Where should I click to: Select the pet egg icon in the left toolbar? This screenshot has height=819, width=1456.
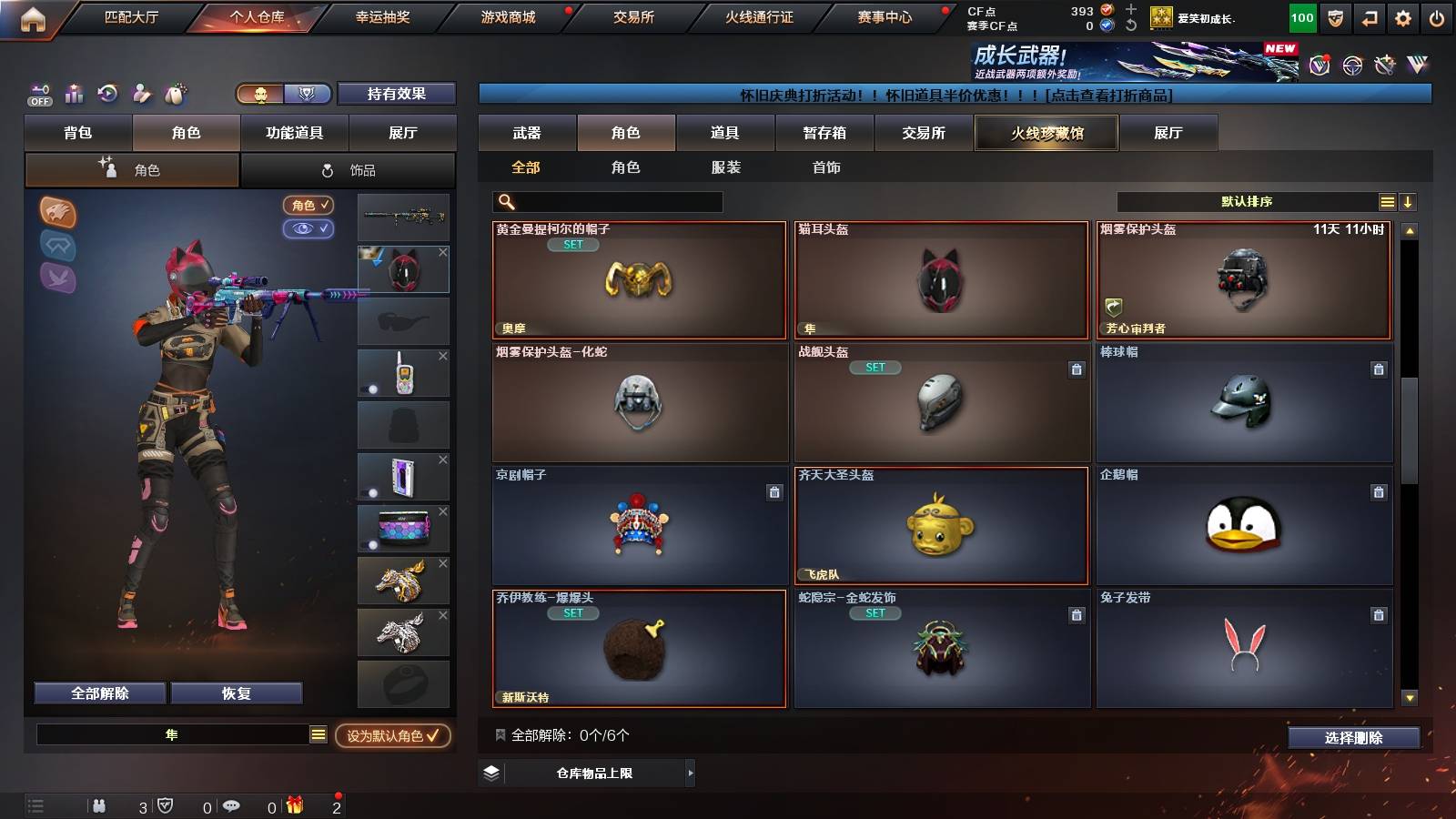(175, 94)
